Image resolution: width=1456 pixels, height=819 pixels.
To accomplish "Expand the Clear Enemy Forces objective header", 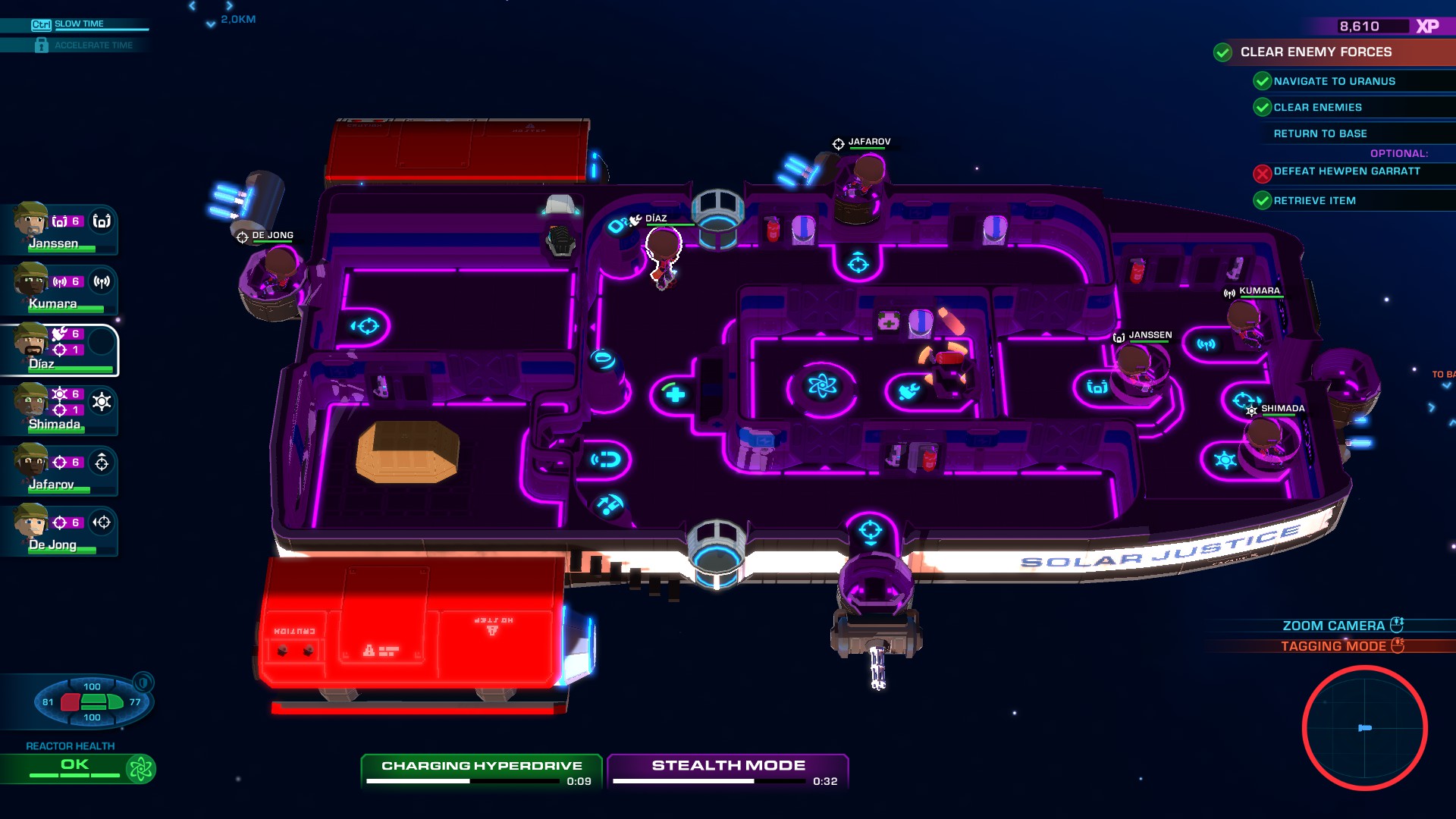I will click(x=1316, y=52).
